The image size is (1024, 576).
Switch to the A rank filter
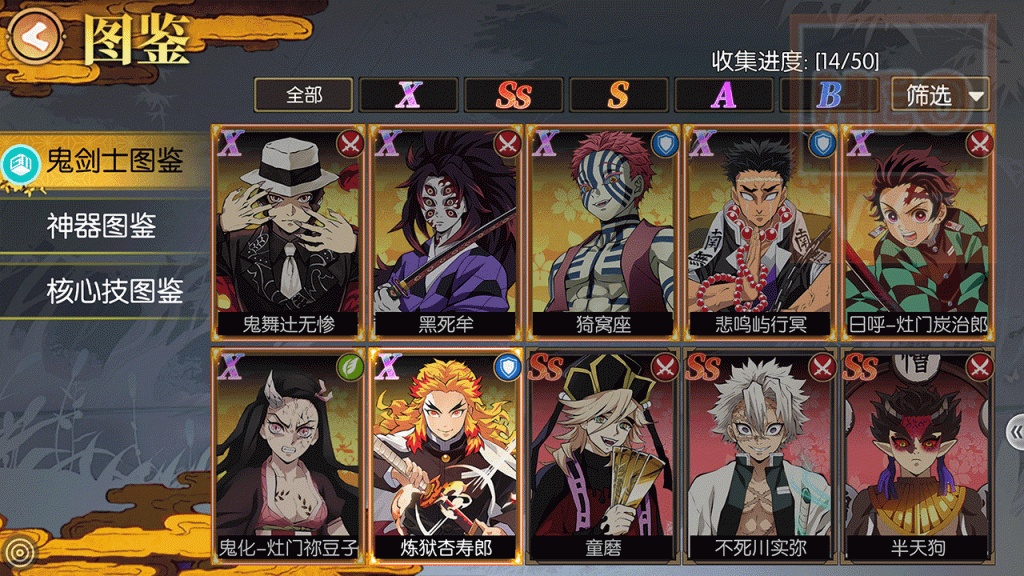click(723, 95)
